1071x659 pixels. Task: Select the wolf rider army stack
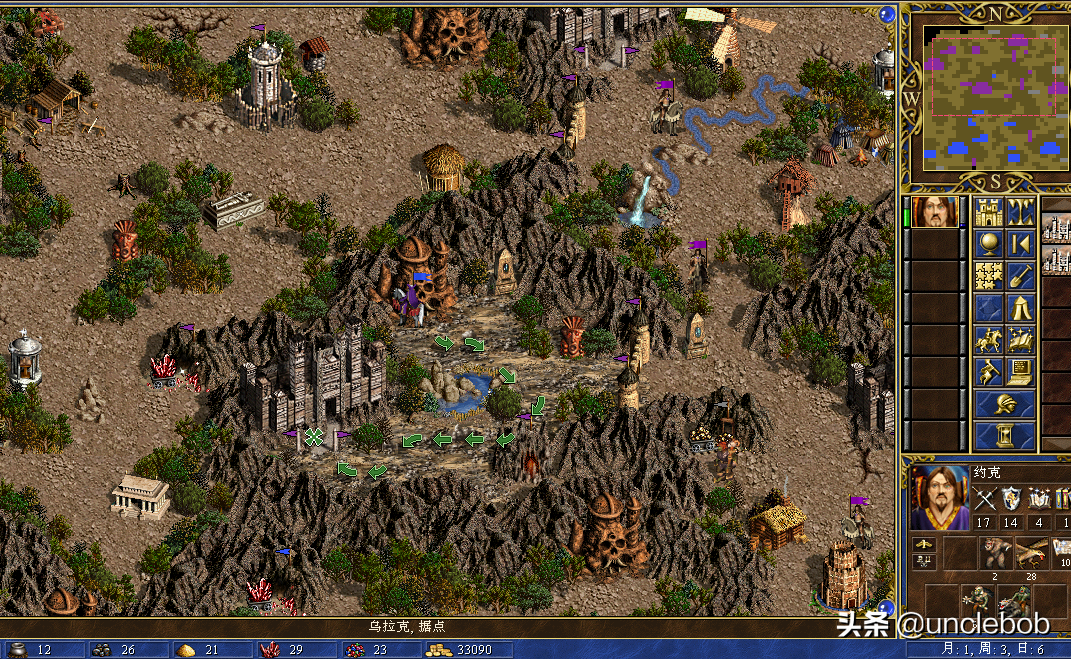click(x=1012, y=601)
